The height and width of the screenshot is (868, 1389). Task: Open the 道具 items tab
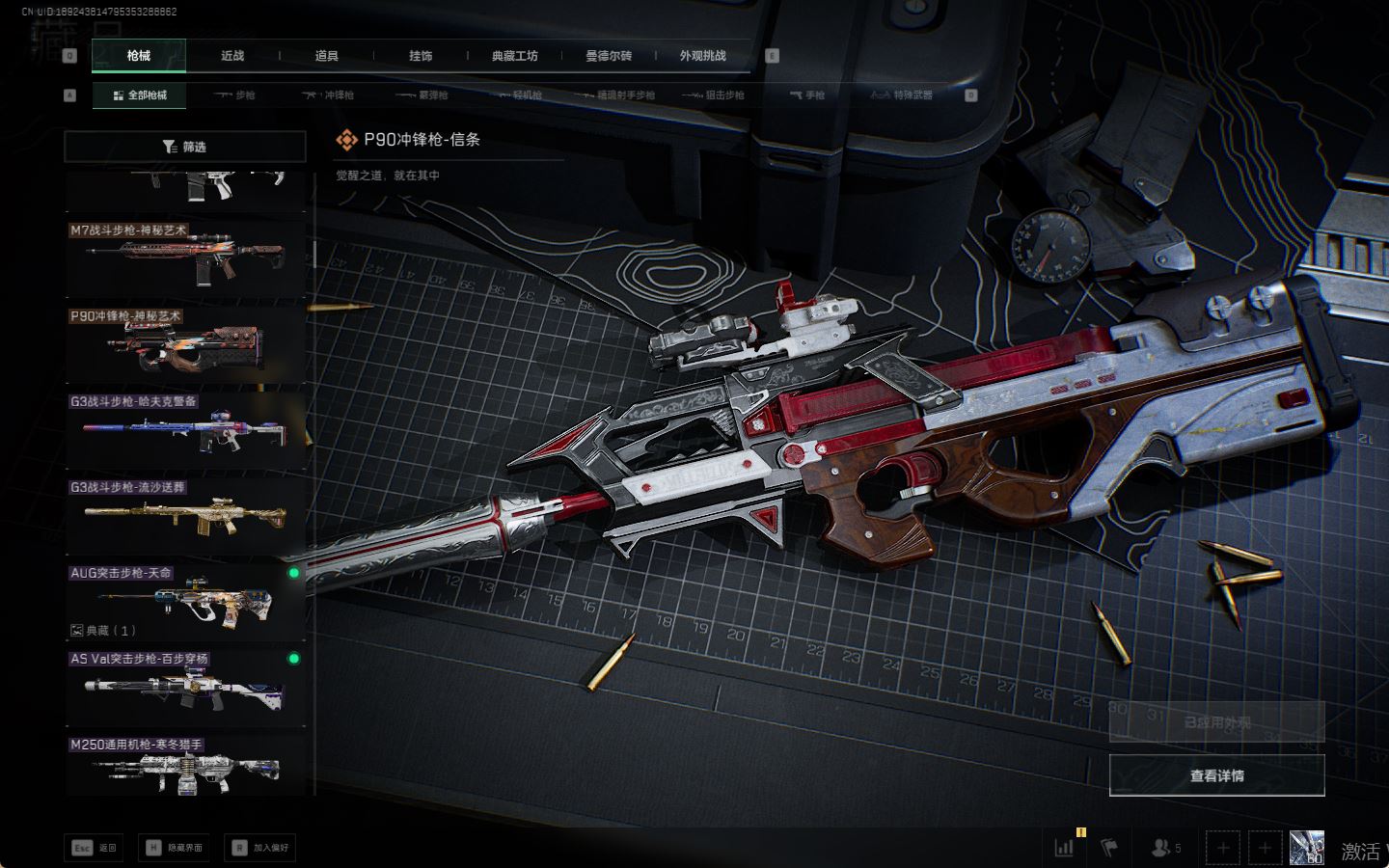tap(326, 56)
